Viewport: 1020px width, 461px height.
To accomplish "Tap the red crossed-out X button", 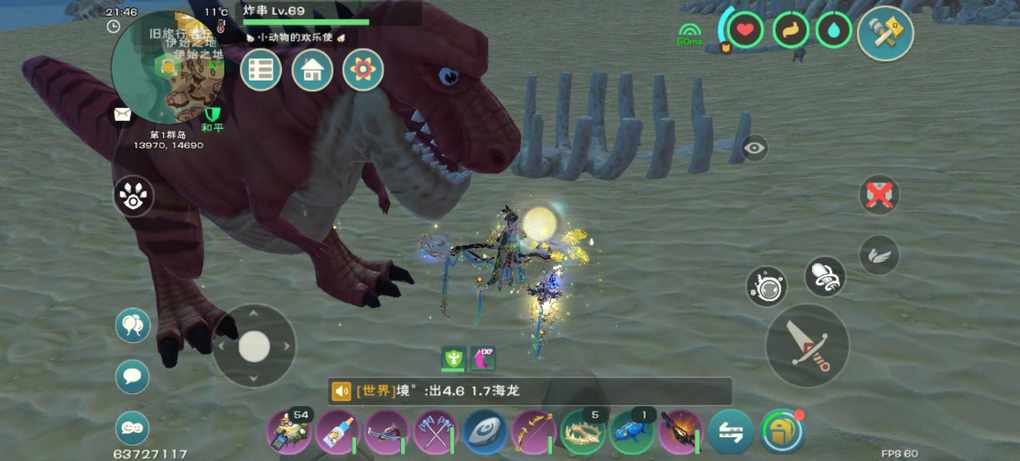I will [879, 194].
